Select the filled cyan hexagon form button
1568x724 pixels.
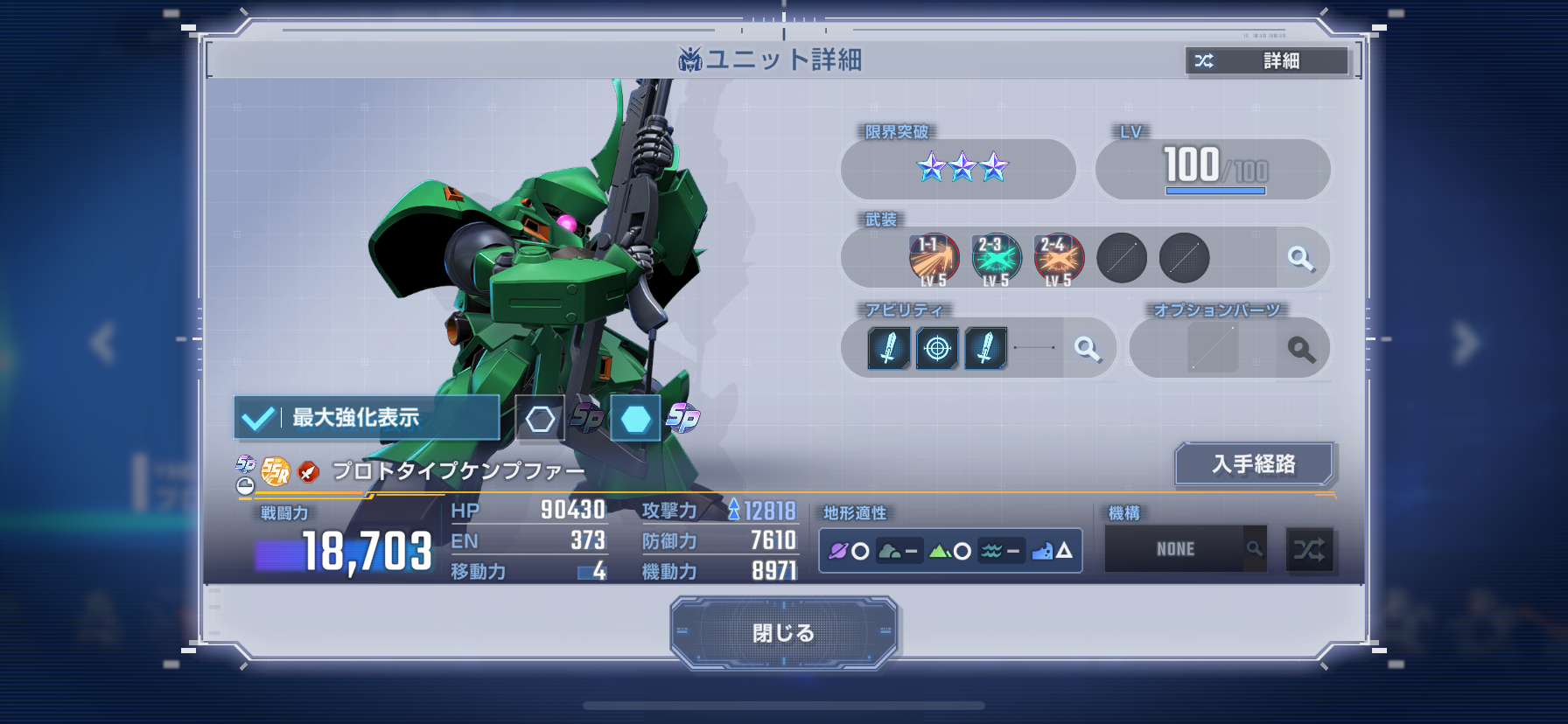click(x=635, y=419)
